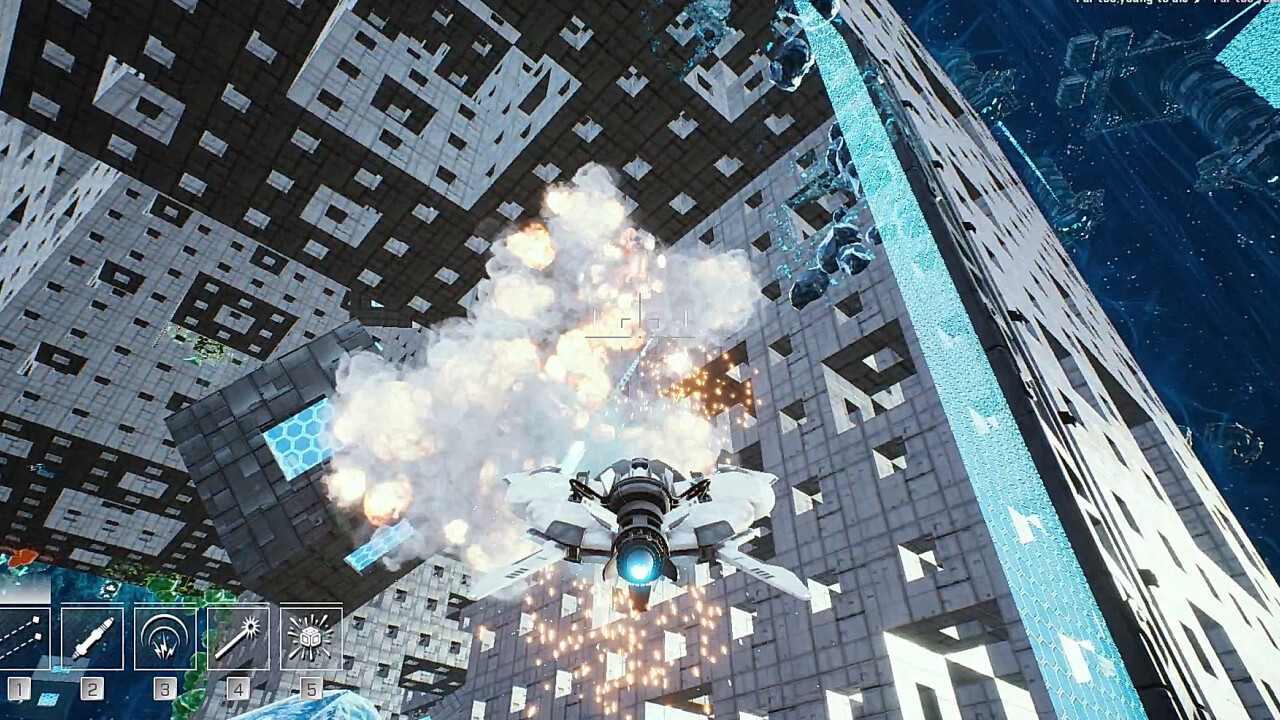Click the selection frame above slot 2
Viewport: 1280px width, 720px height.
pos(93,602)
